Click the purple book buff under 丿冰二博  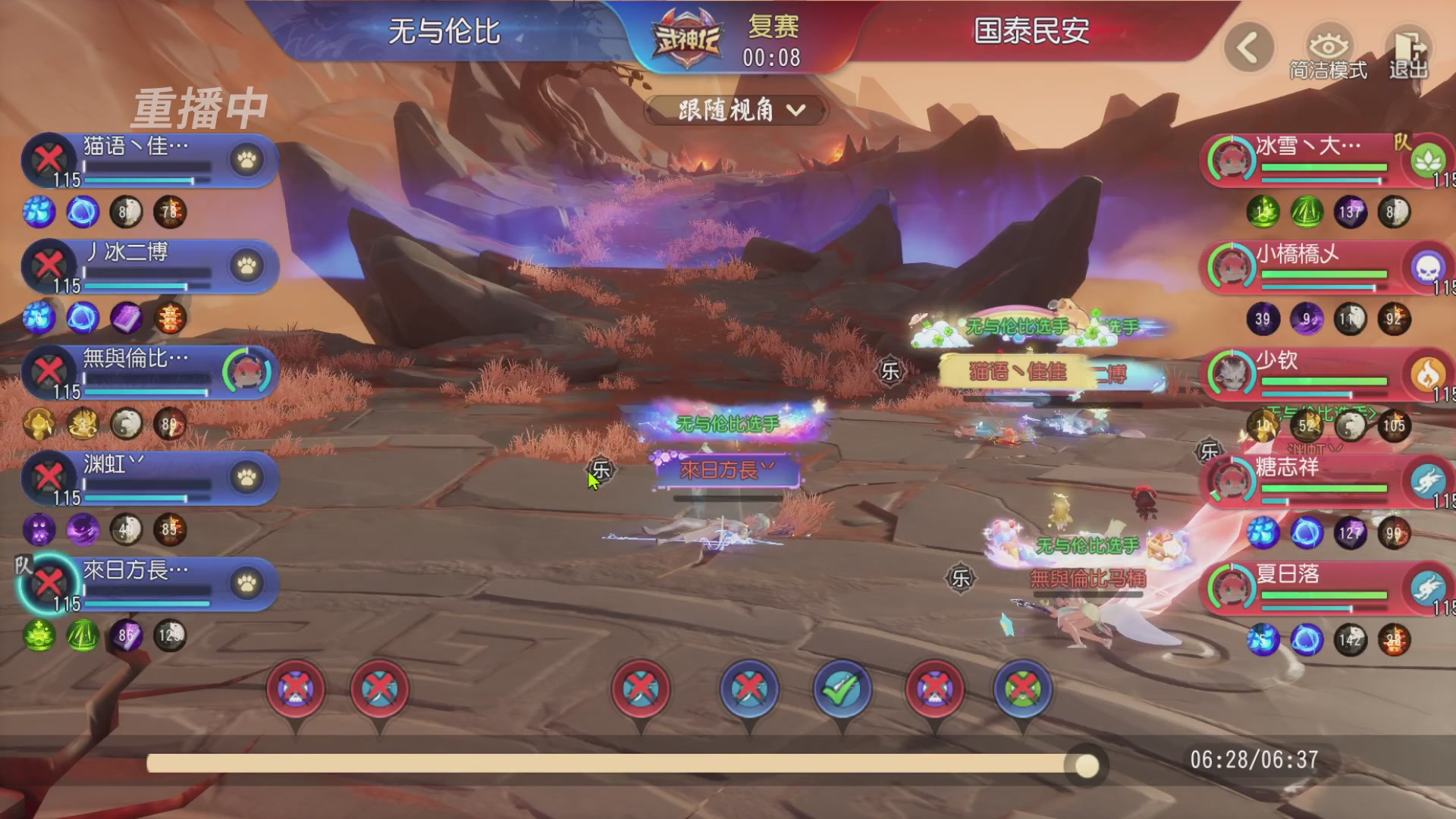(x=127, y=318)
